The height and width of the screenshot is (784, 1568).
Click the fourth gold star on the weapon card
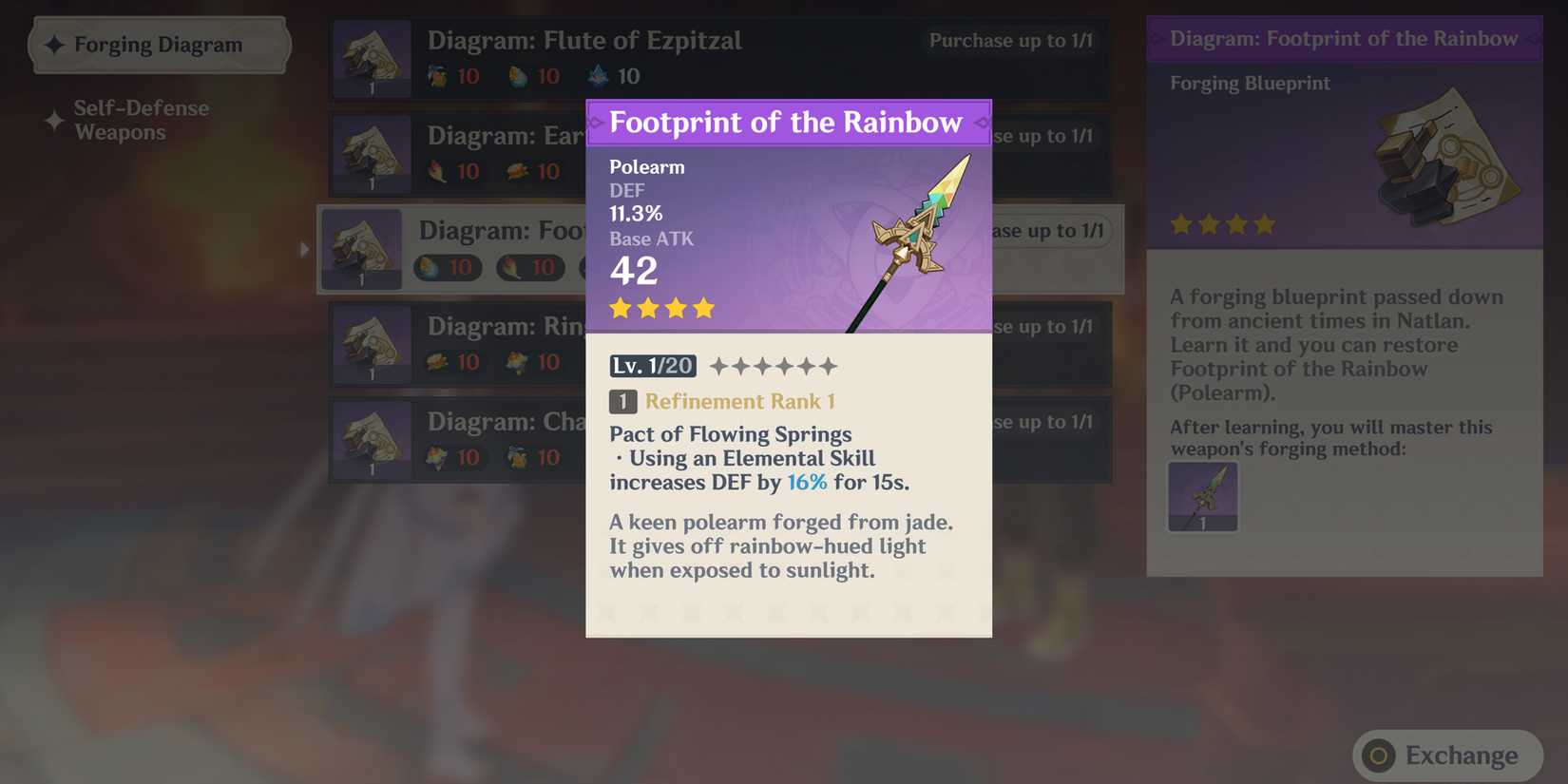[x=702, y=307]
